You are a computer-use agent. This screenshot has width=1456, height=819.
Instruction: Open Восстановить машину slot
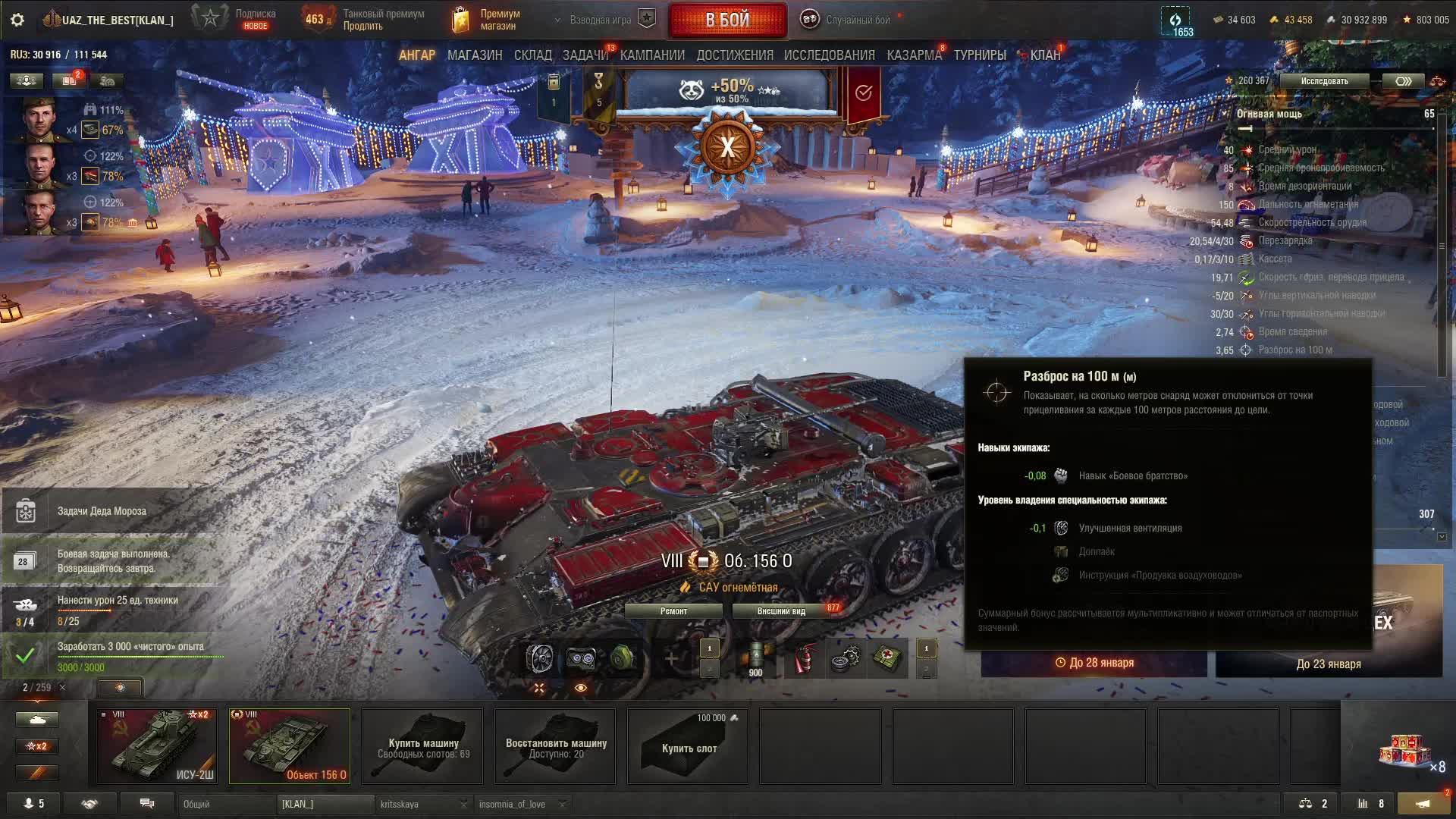click(x=556, y=747)
